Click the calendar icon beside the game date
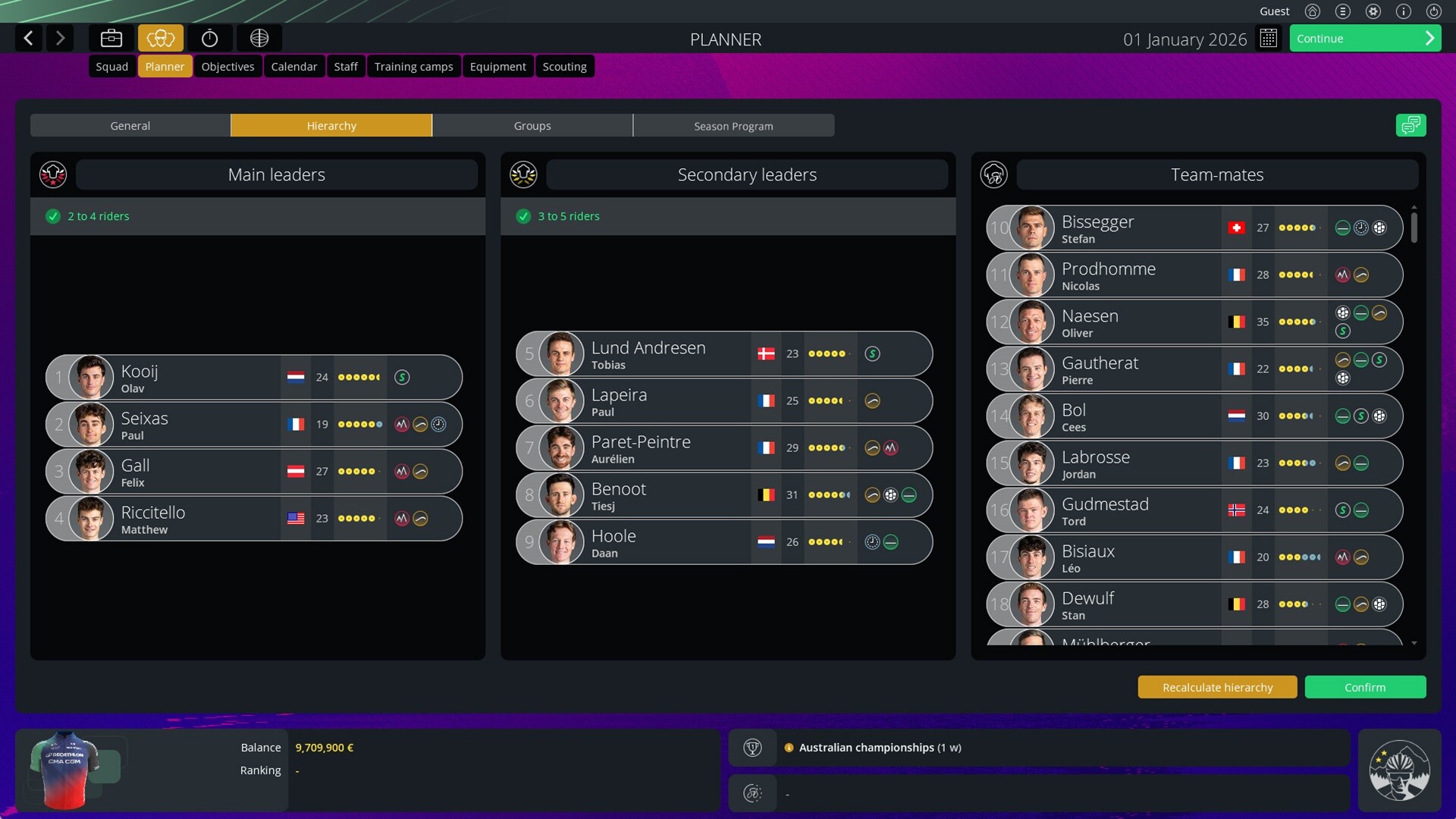The height and width of the screenshot is (819, 1456). (1269, 38)
